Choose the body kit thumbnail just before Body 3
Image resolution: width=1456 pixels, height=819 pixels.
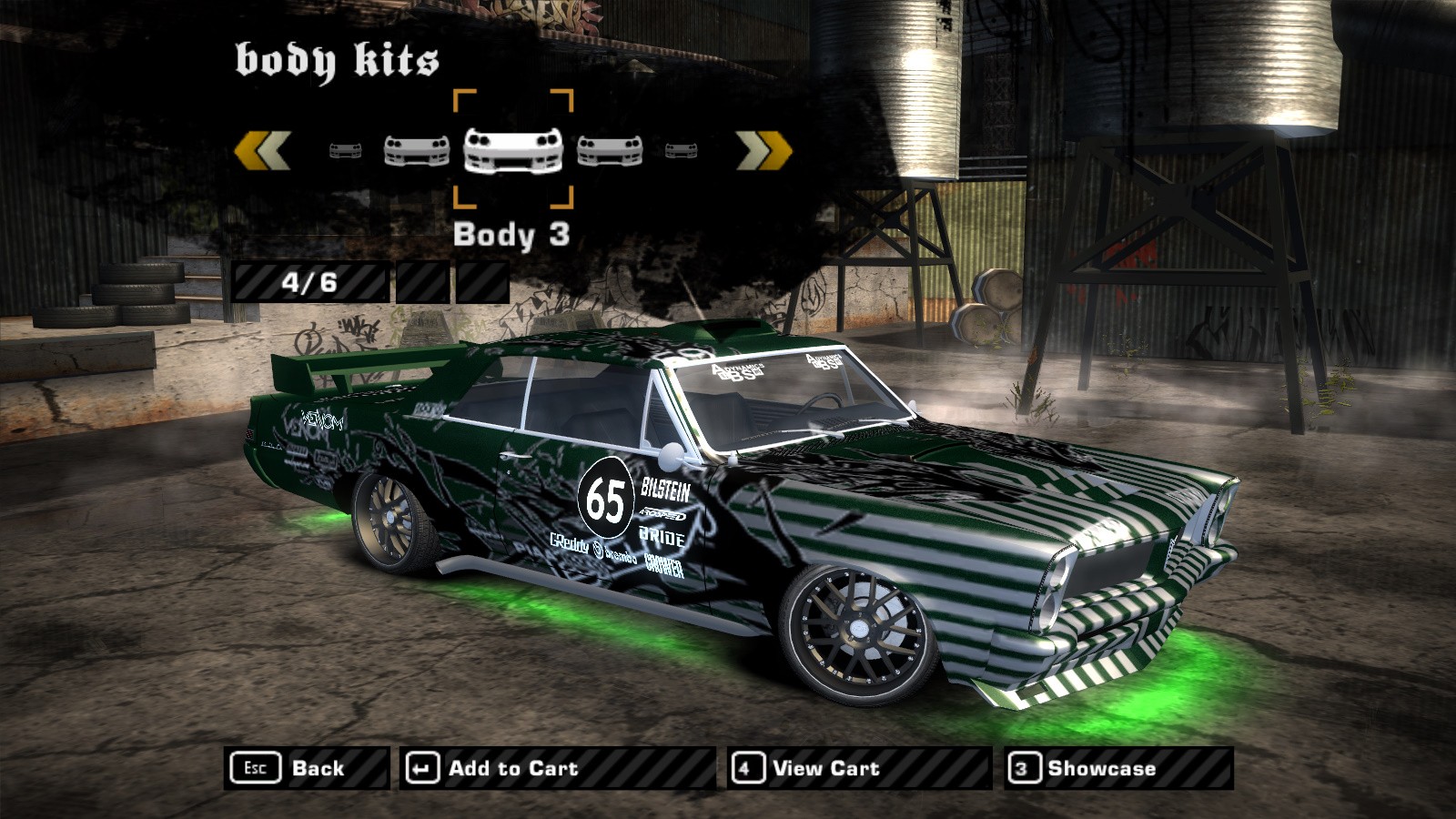tap(417, 150)
